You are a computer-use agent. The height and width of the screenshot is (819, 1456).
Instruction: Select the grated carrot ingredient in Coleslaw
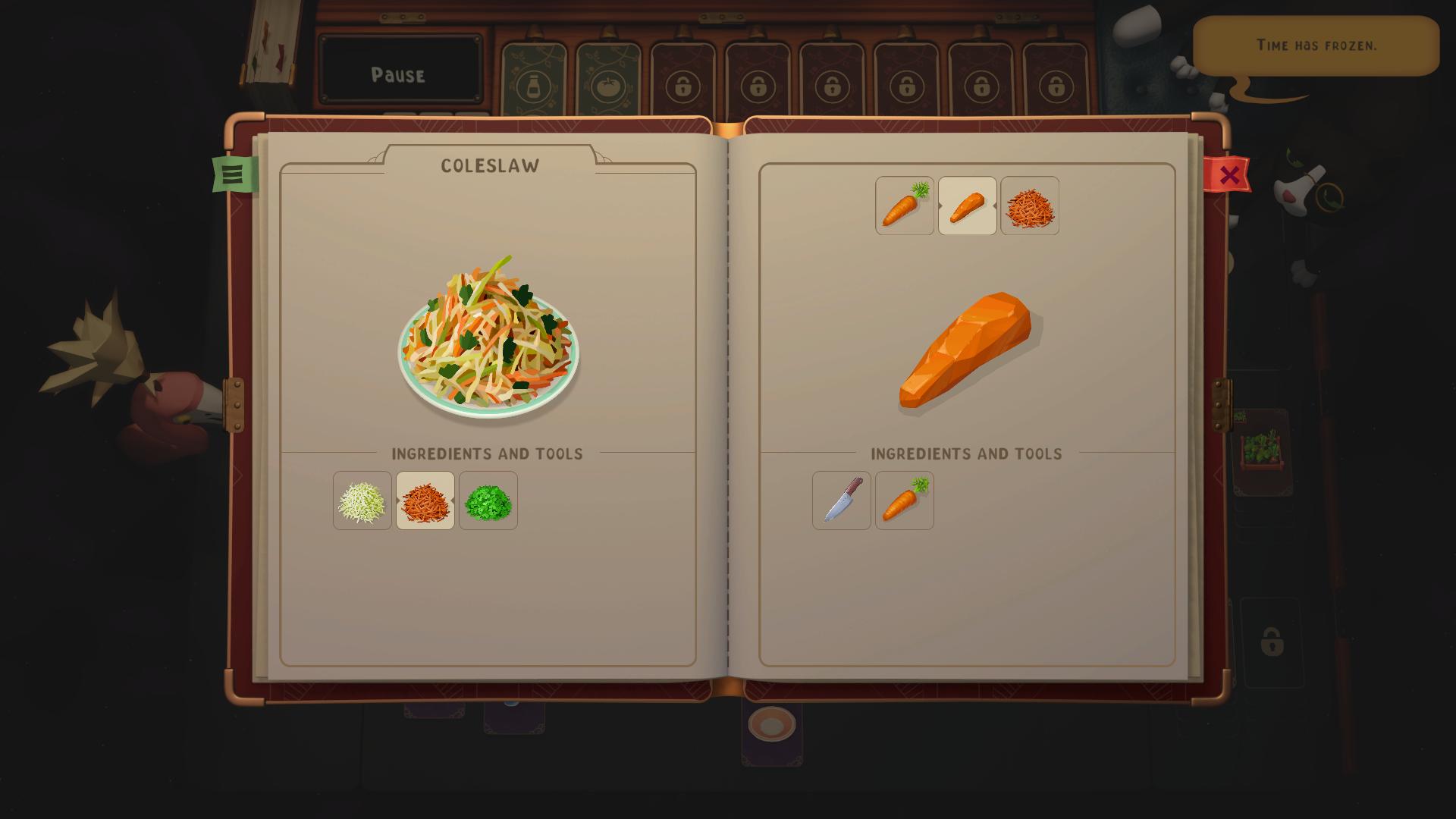(425, 500)
